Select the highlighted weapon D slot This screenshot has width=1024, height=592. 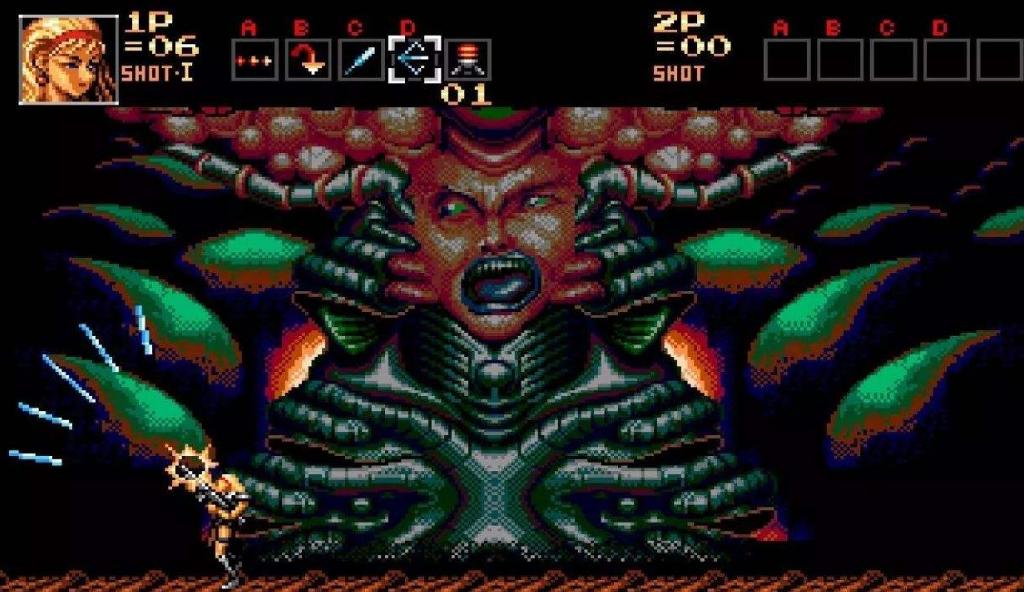coord(414,60)
